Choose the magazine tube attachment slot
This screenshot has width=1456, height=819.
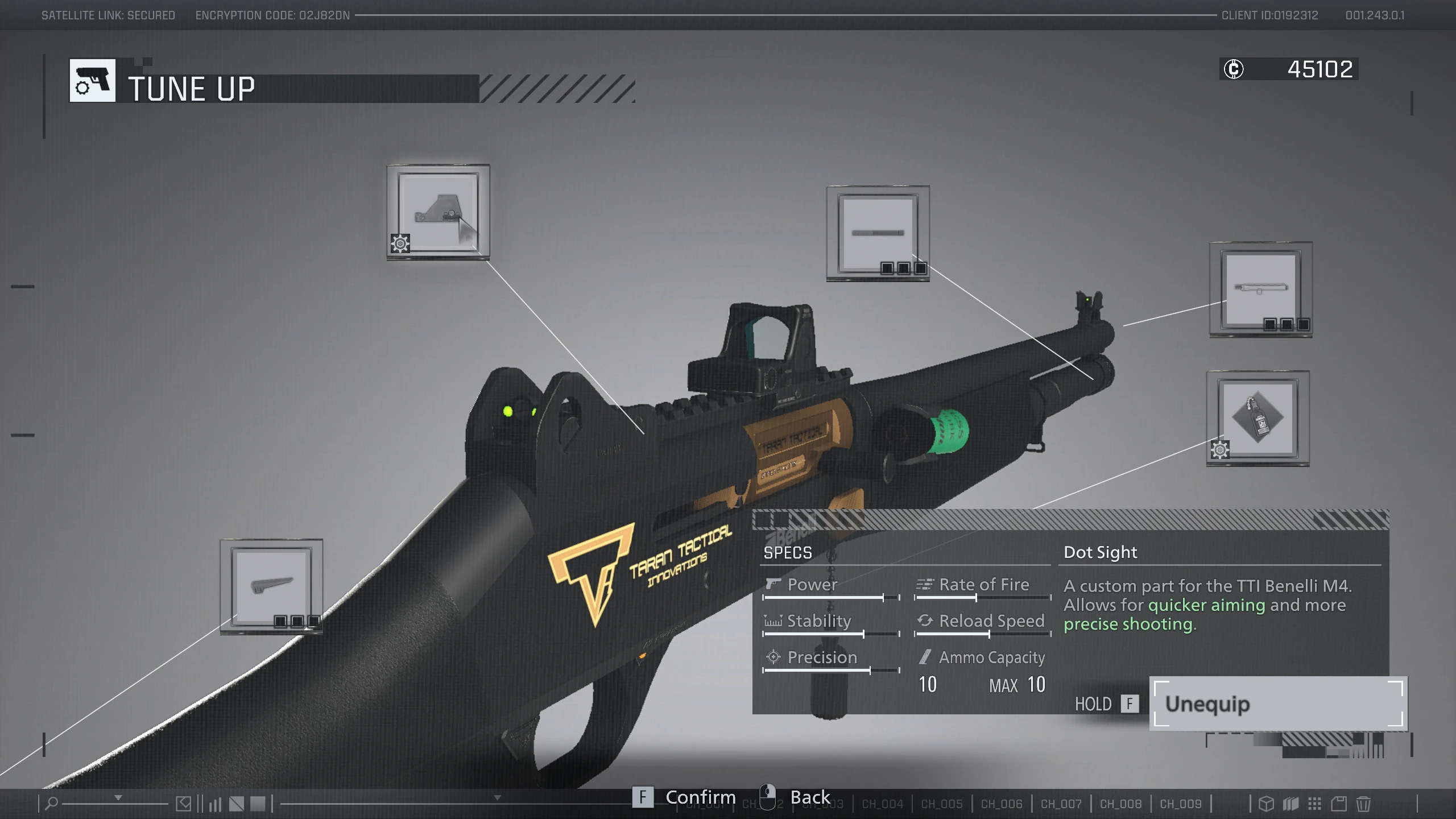coord(878,233)
